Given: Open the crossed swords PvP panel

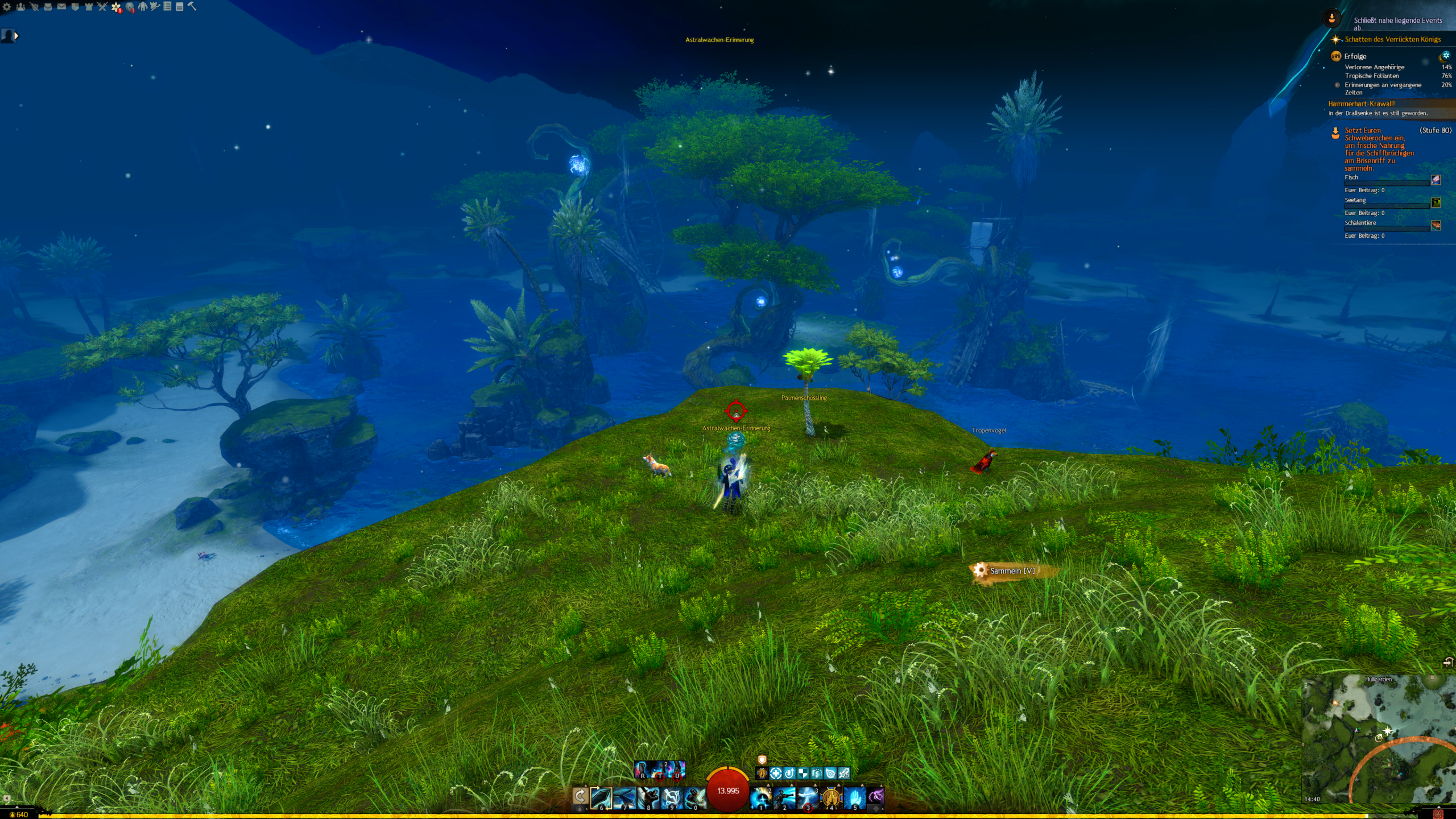Looking at the screenshot, I should 102,7.
